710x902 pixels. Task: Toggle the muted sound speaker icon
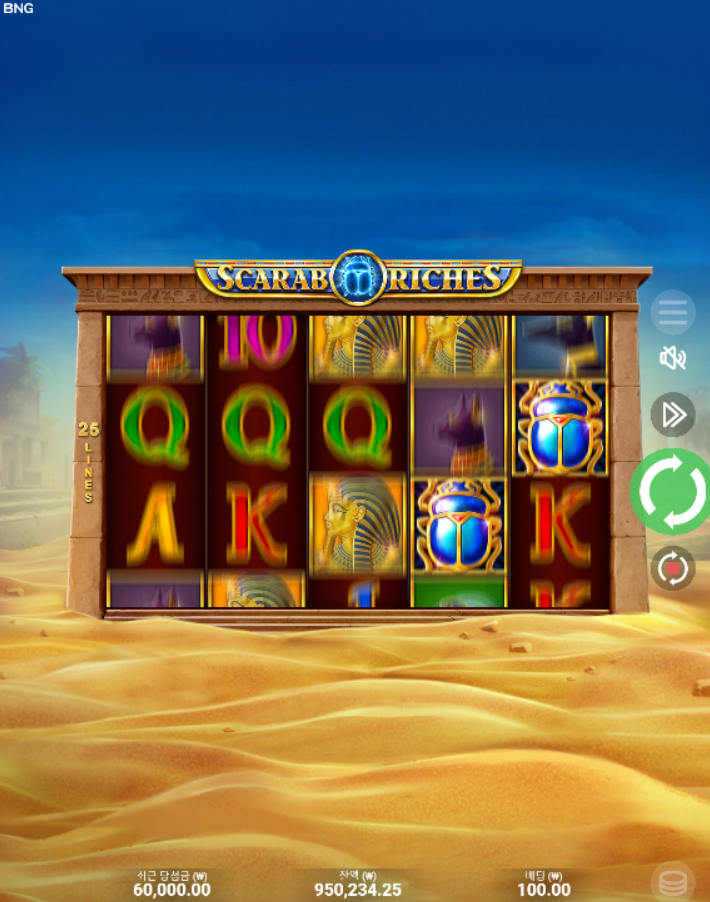point(673,358)
